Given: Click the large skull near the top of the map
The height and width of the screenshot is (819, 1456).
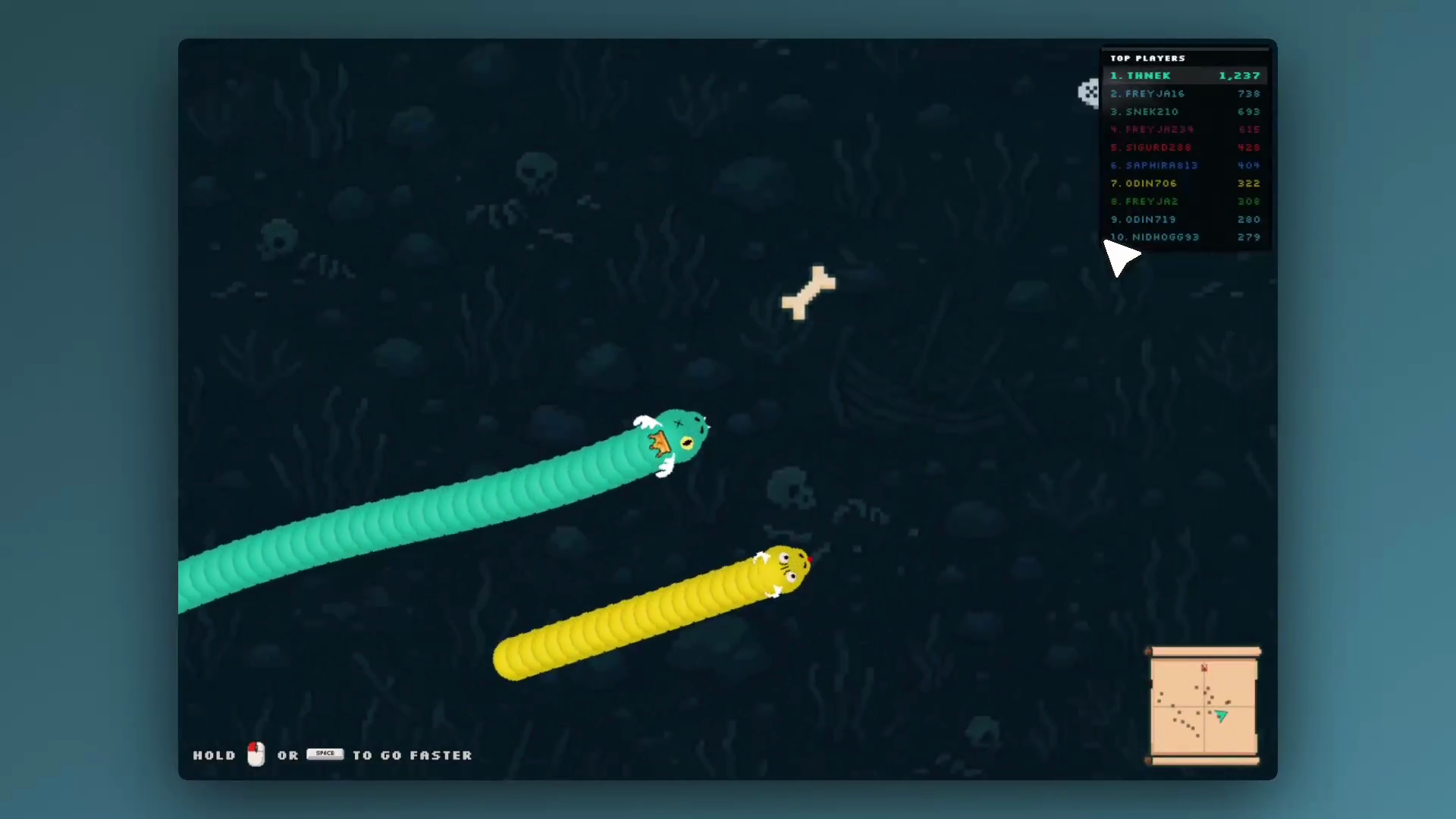Looking at the screenshot, I should coord(536,173).
